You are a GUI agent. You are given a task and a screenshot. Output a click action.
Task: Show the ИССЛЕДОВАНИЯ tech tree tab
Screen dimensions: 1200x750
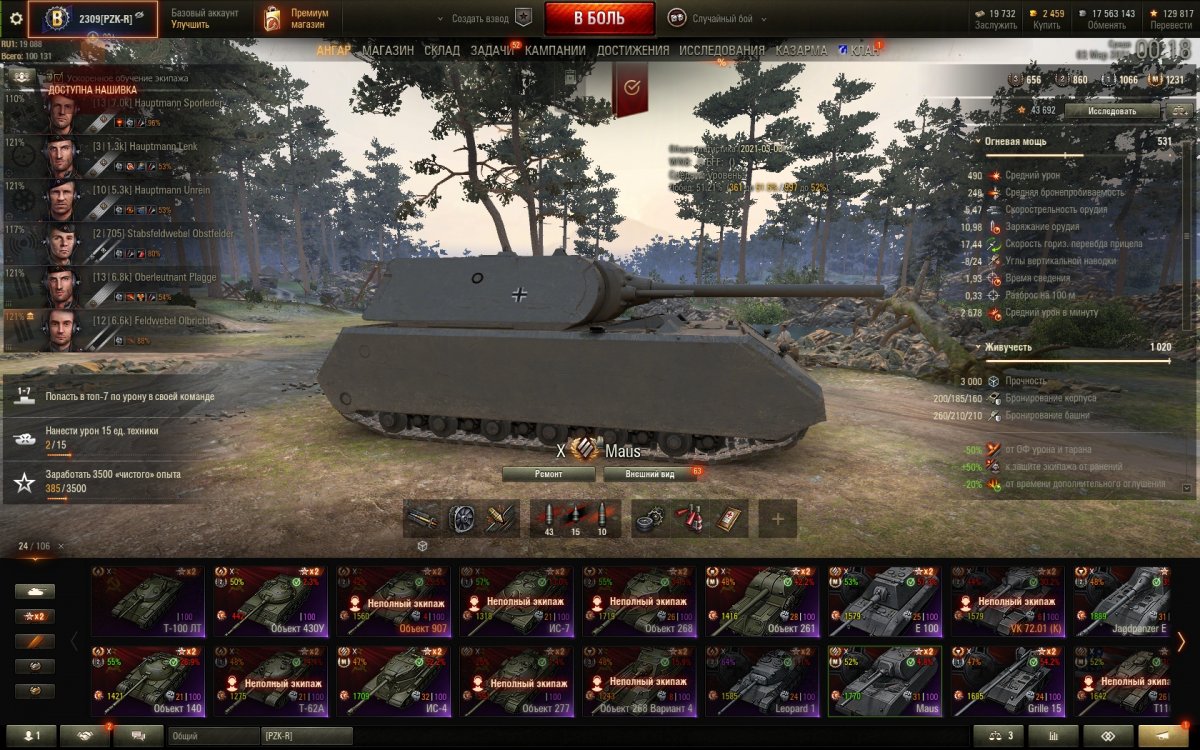(x=721, y=50)
